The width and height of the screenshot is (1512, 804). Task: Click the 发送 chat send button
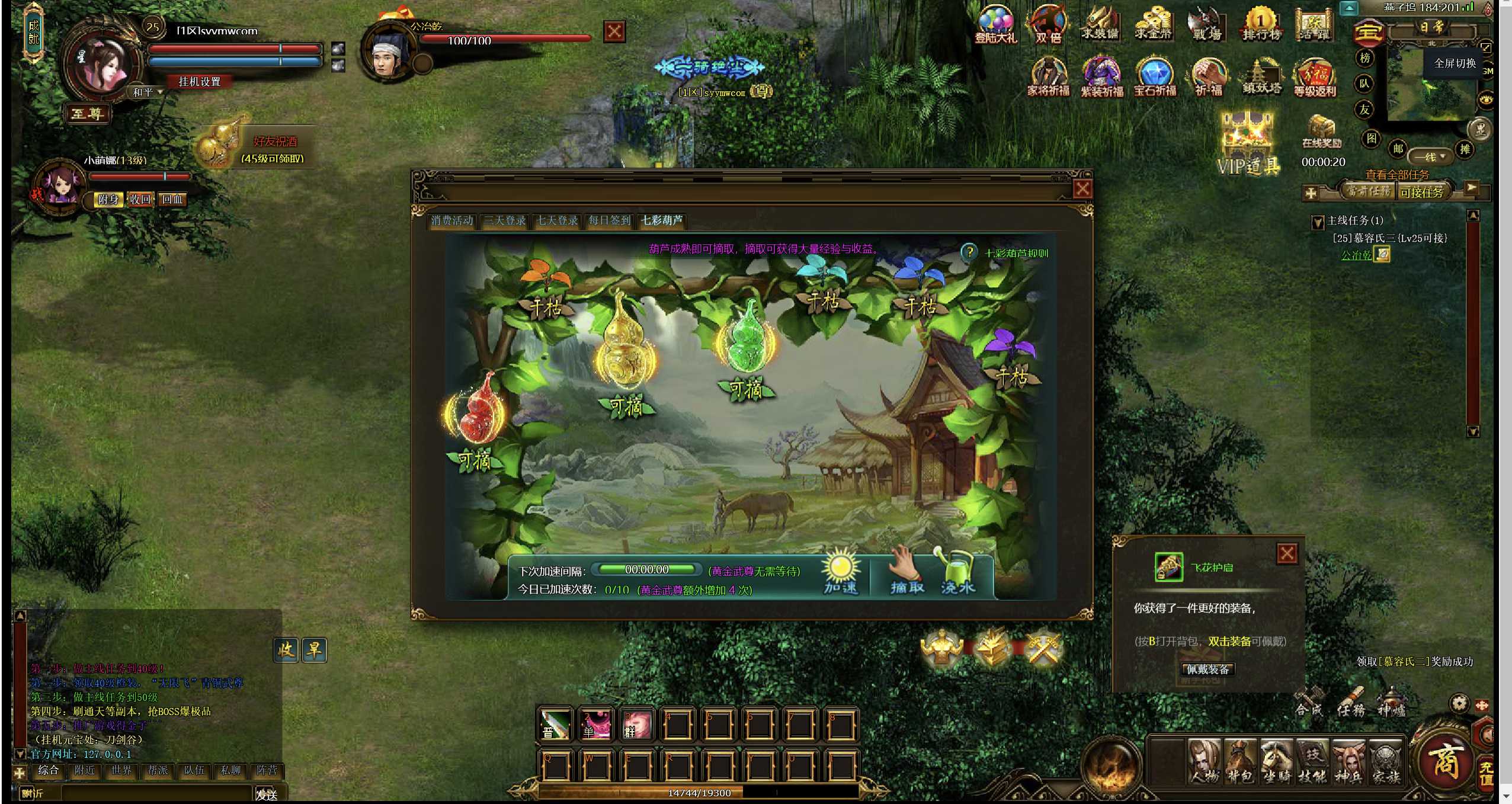click(267, 794)
